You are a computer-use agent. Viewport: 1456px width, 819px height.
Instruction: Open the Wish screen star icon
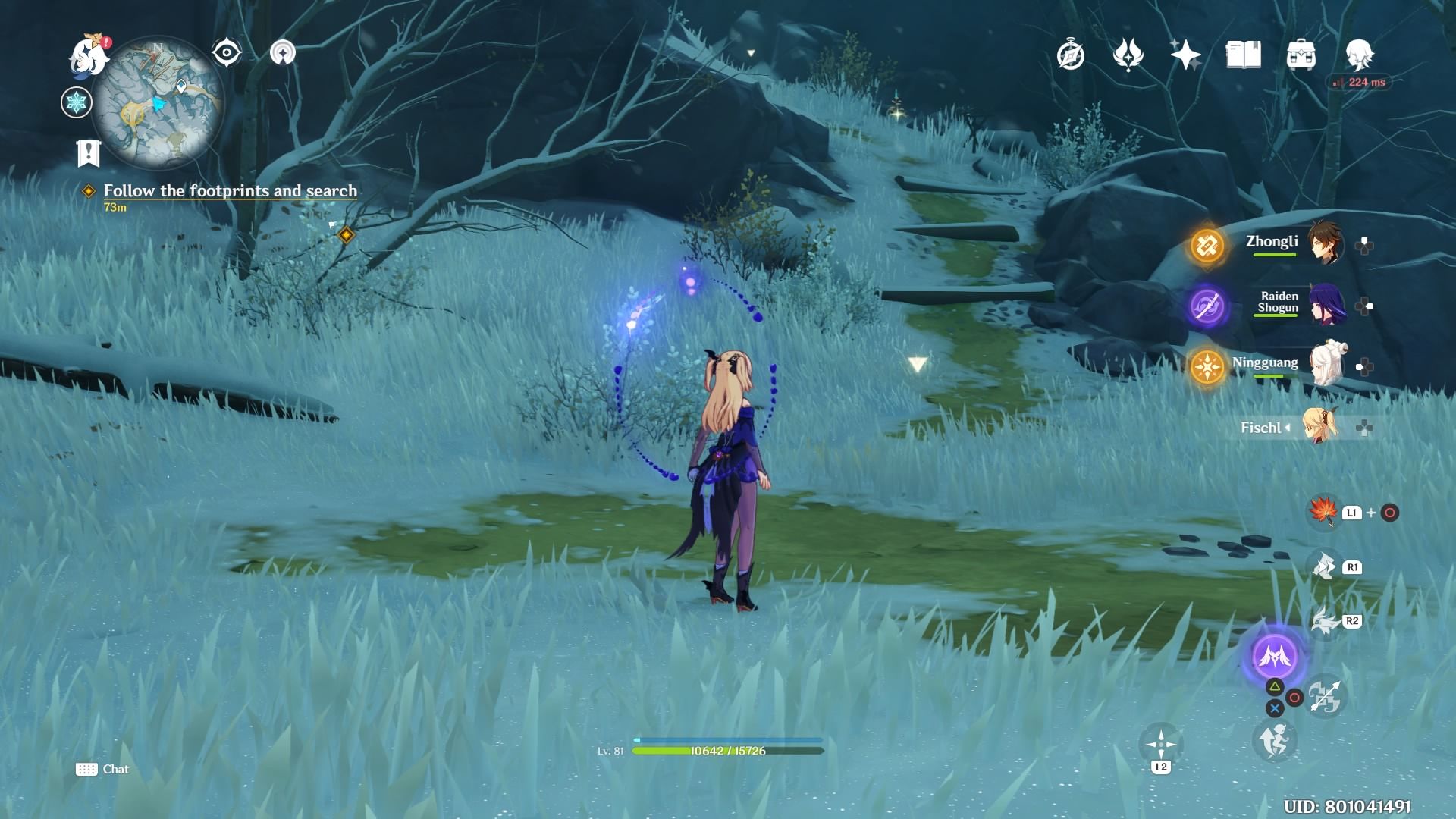(x=1185, y=55)
